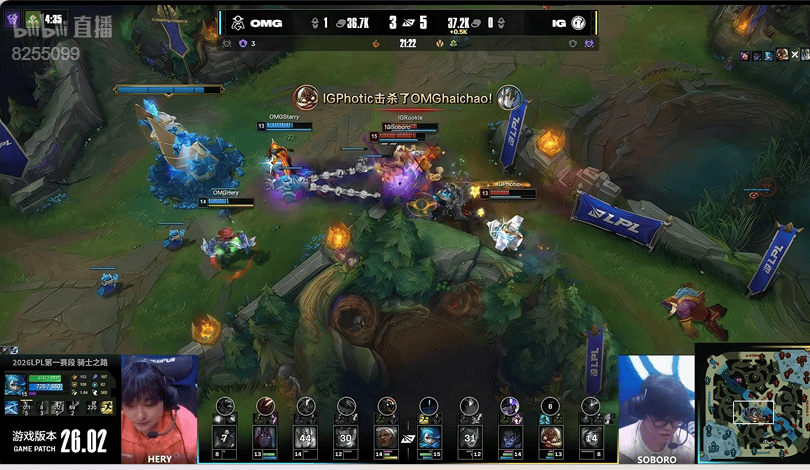
Task: Open the minimap view
Action: click(752, 405)
